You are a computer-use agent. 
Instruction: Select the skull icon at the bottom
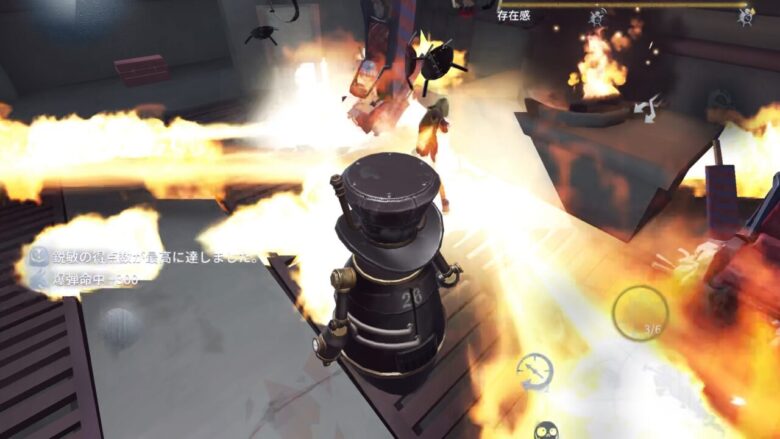[x=546, y=430]
